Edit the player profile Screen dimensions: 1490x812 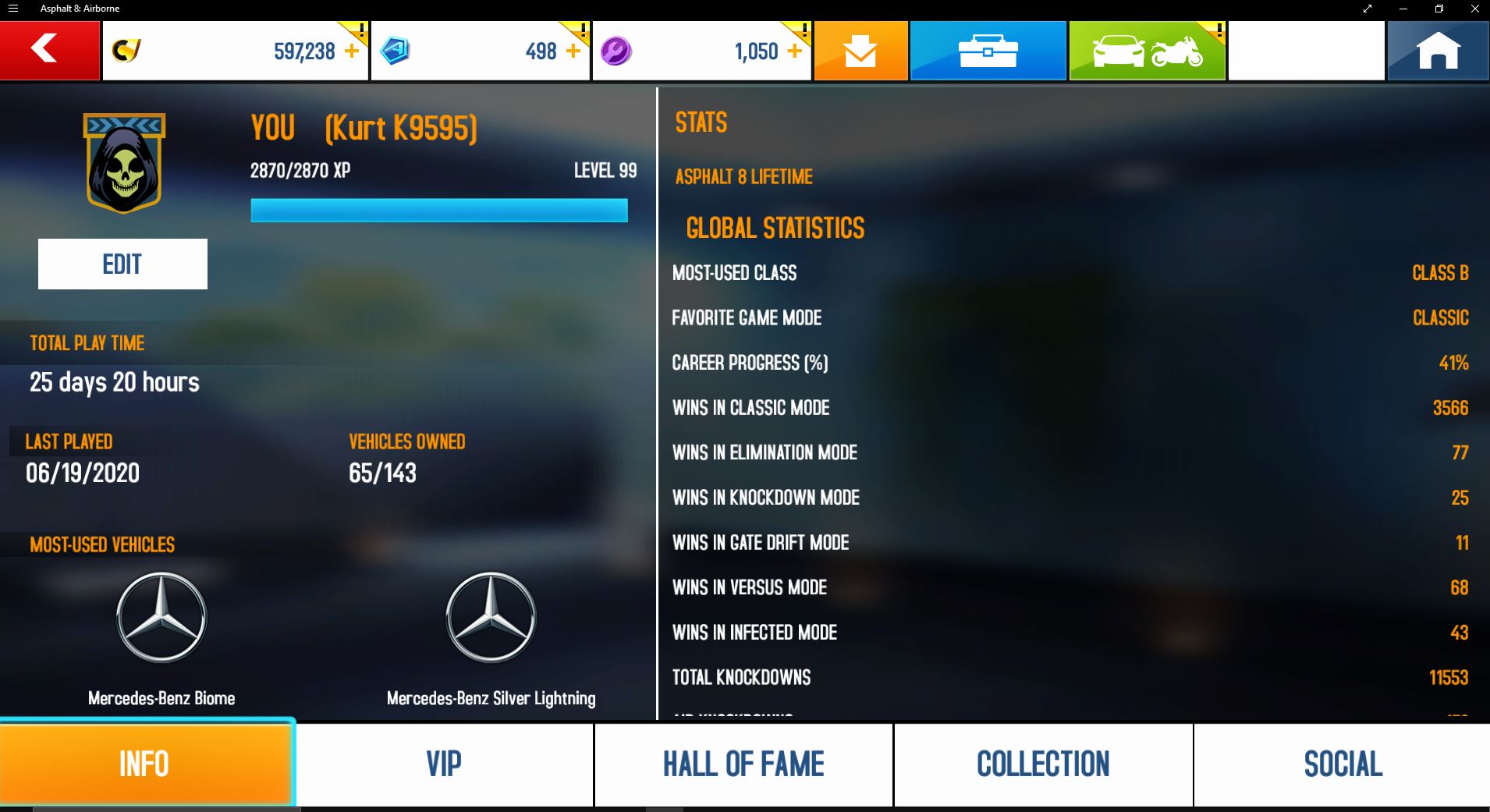pos(122,264)
